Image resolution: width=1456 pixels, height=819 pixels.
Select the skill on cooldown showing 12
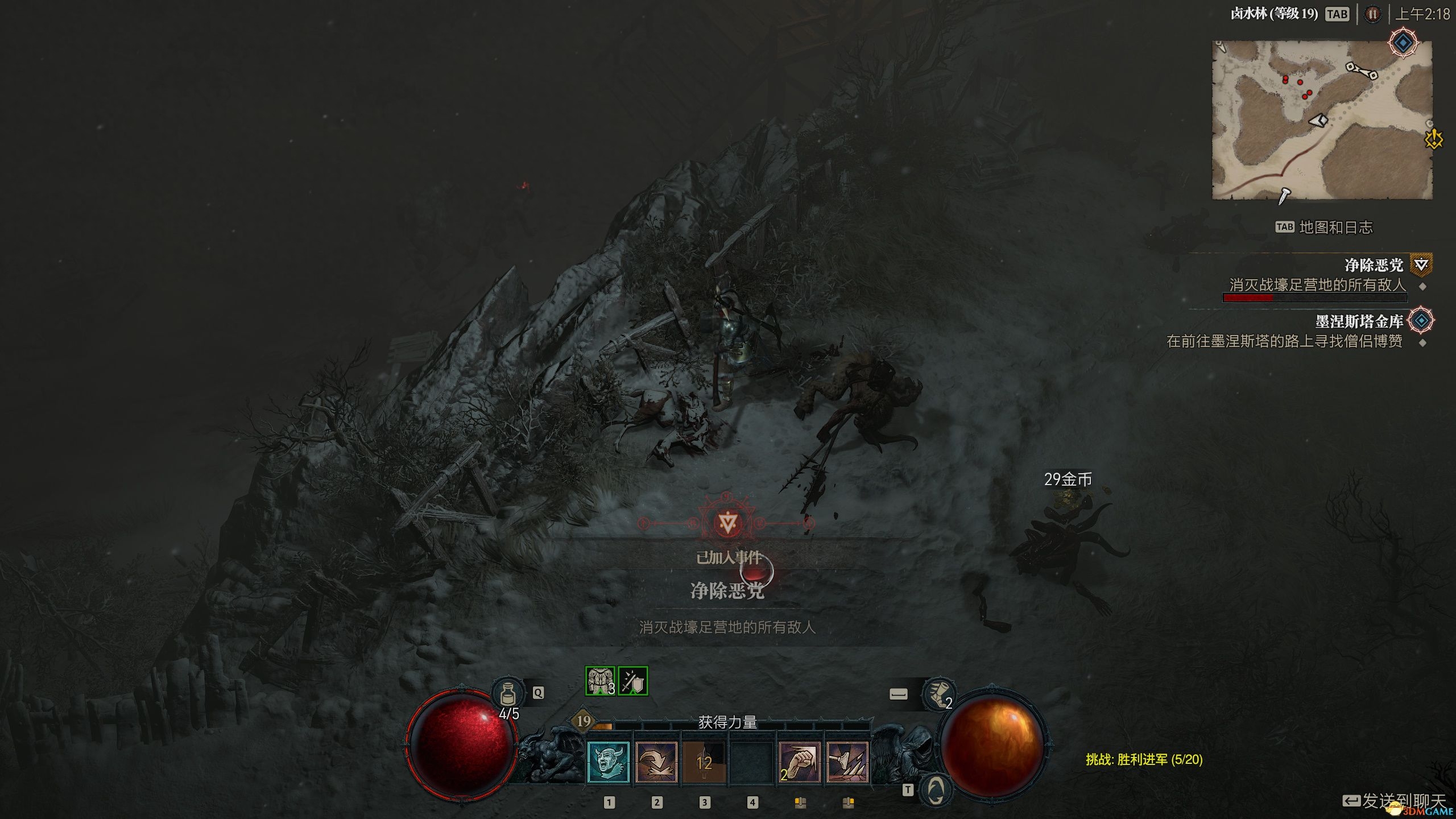704,763
